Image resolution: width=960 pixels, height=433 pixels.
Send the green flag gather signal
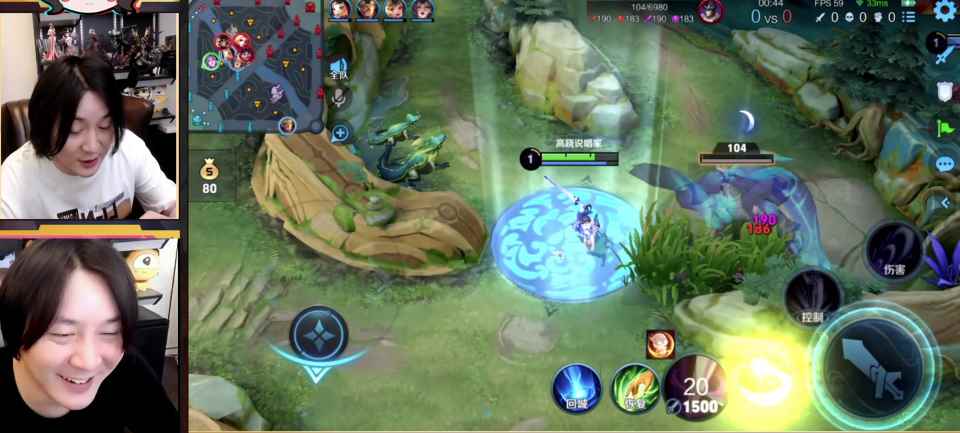tap(945, 128)
